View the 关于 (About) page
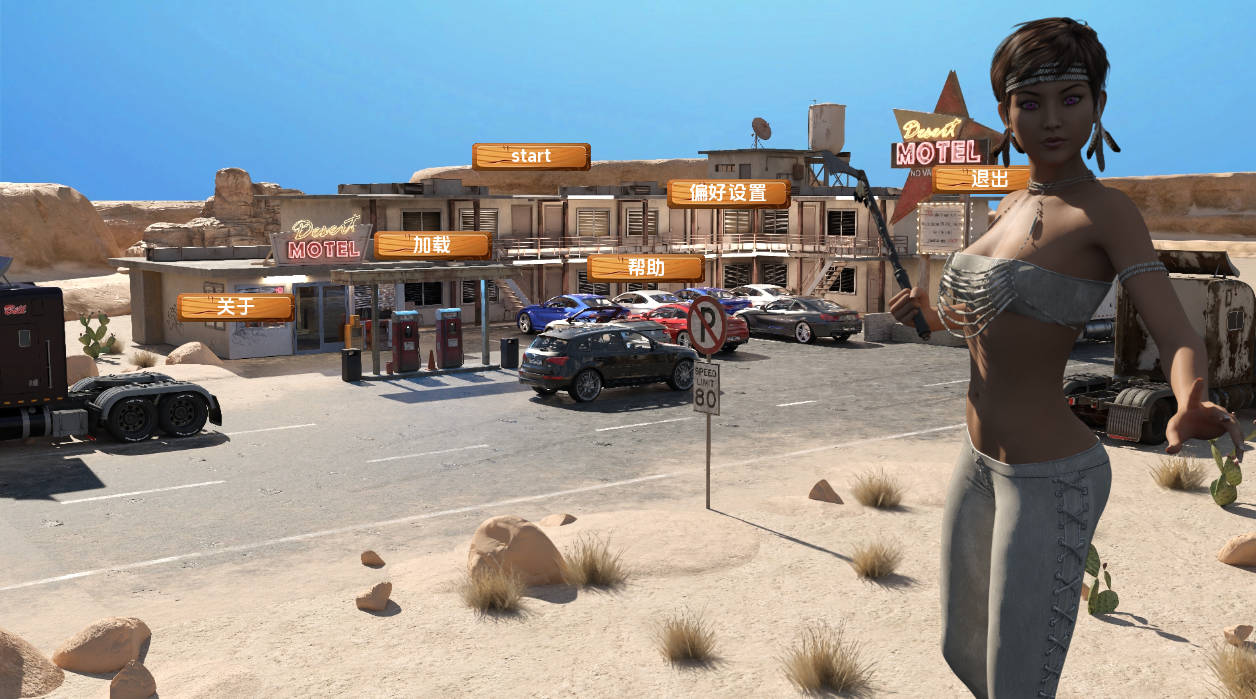The width and height of the screenshot is (1256, 699). pos(236,307)
